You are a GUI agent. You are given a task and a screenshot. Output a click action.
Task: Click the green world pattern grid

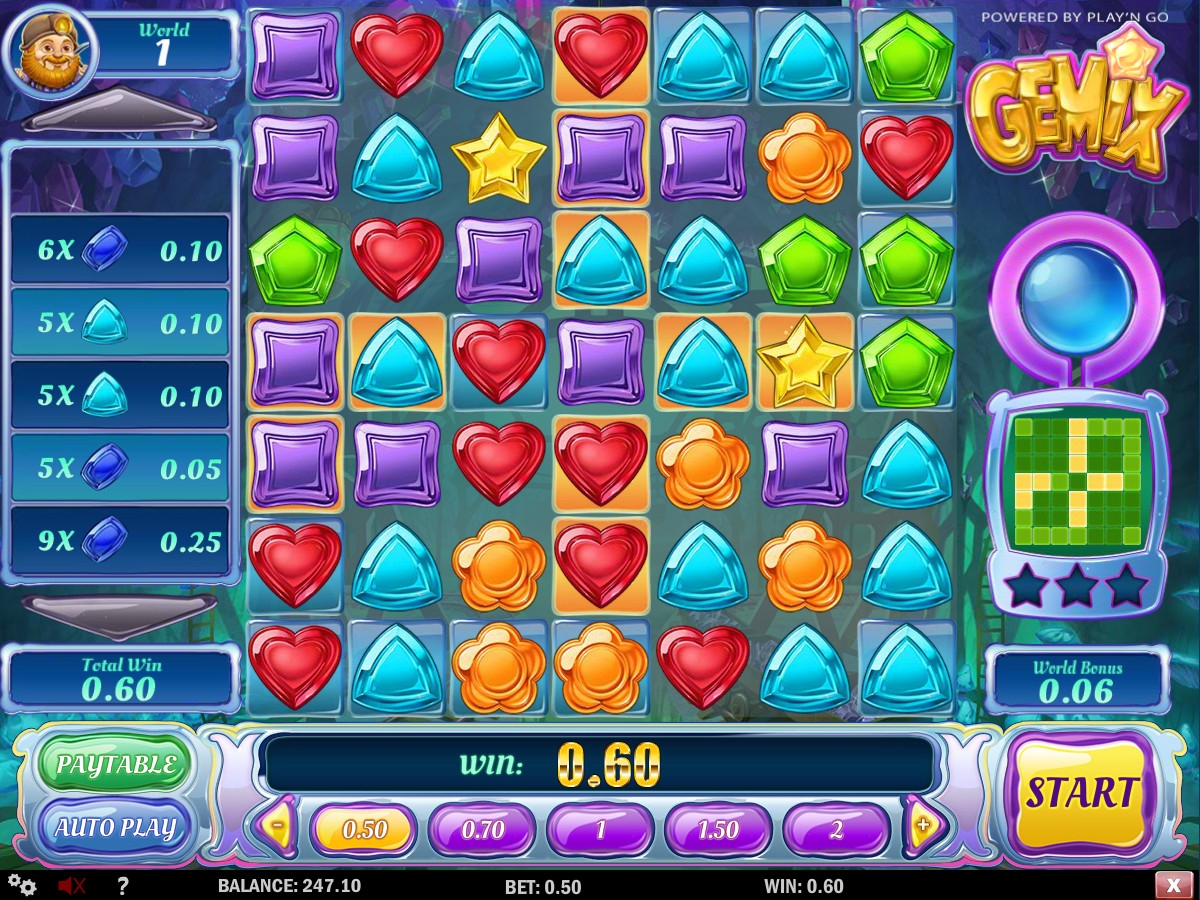pos(1076,481)
